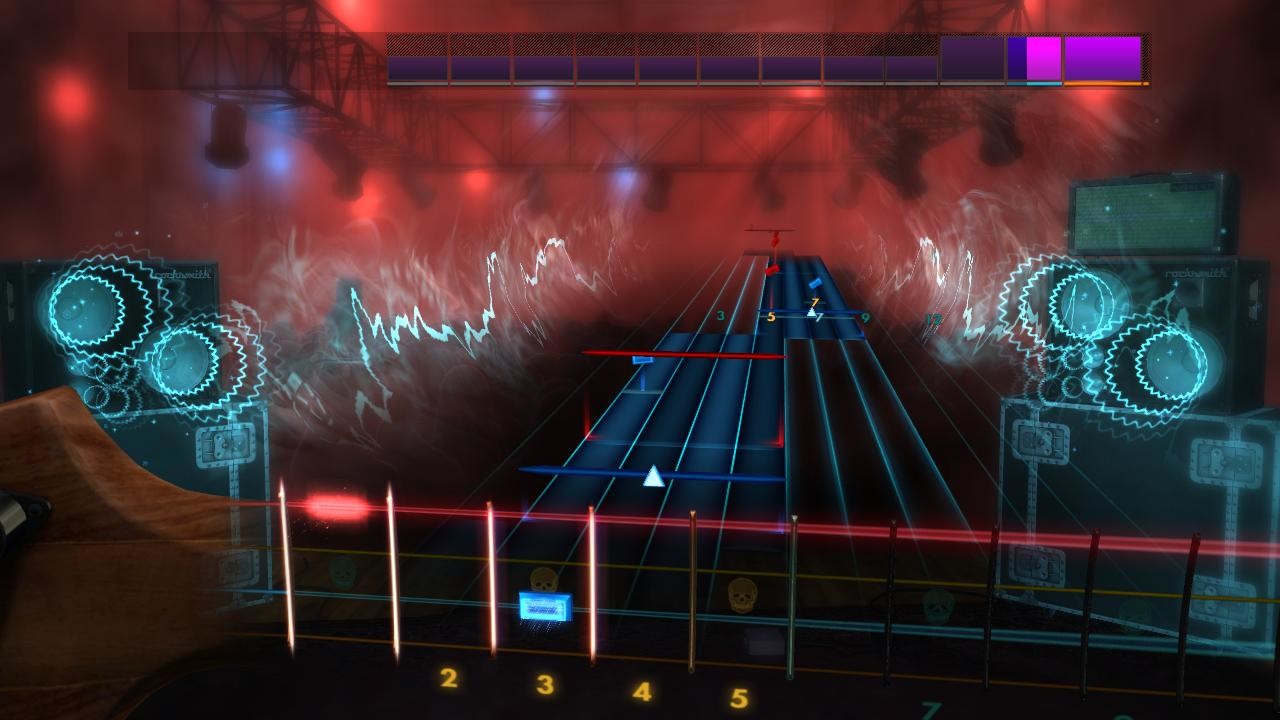Select the skull icon above fret 3

click(545, 578)
